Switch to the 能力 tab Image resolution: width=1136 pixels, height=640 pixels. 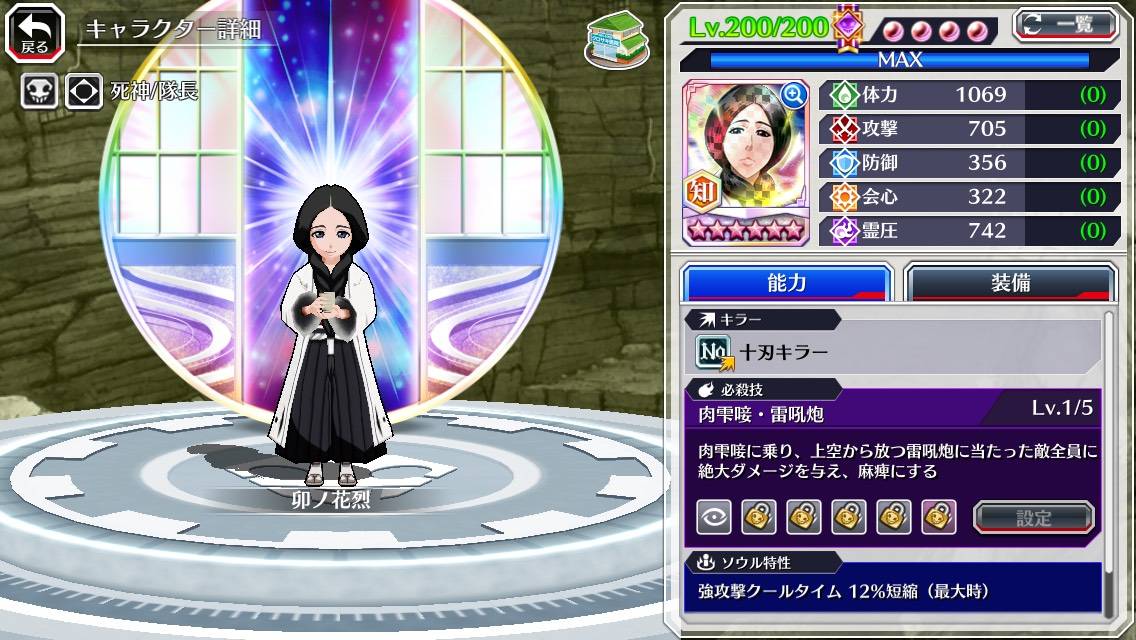[786, 283]
